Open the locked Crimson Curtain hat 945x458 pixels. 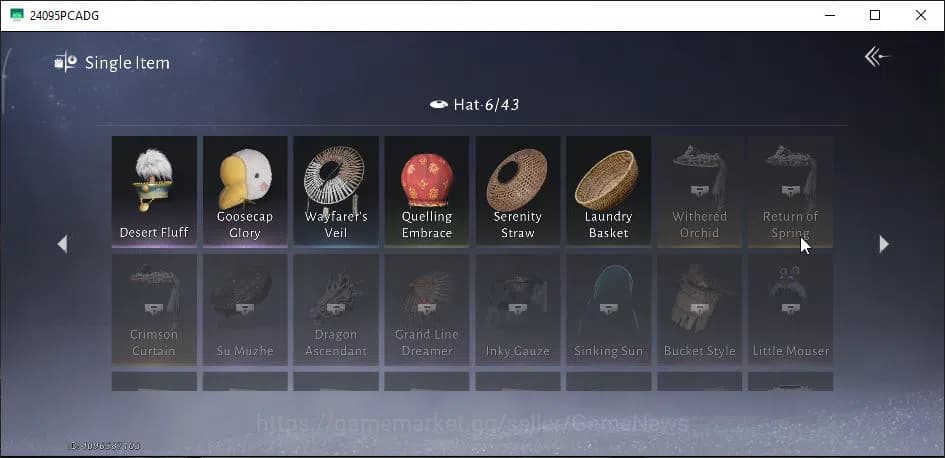(x=154, y=308)
